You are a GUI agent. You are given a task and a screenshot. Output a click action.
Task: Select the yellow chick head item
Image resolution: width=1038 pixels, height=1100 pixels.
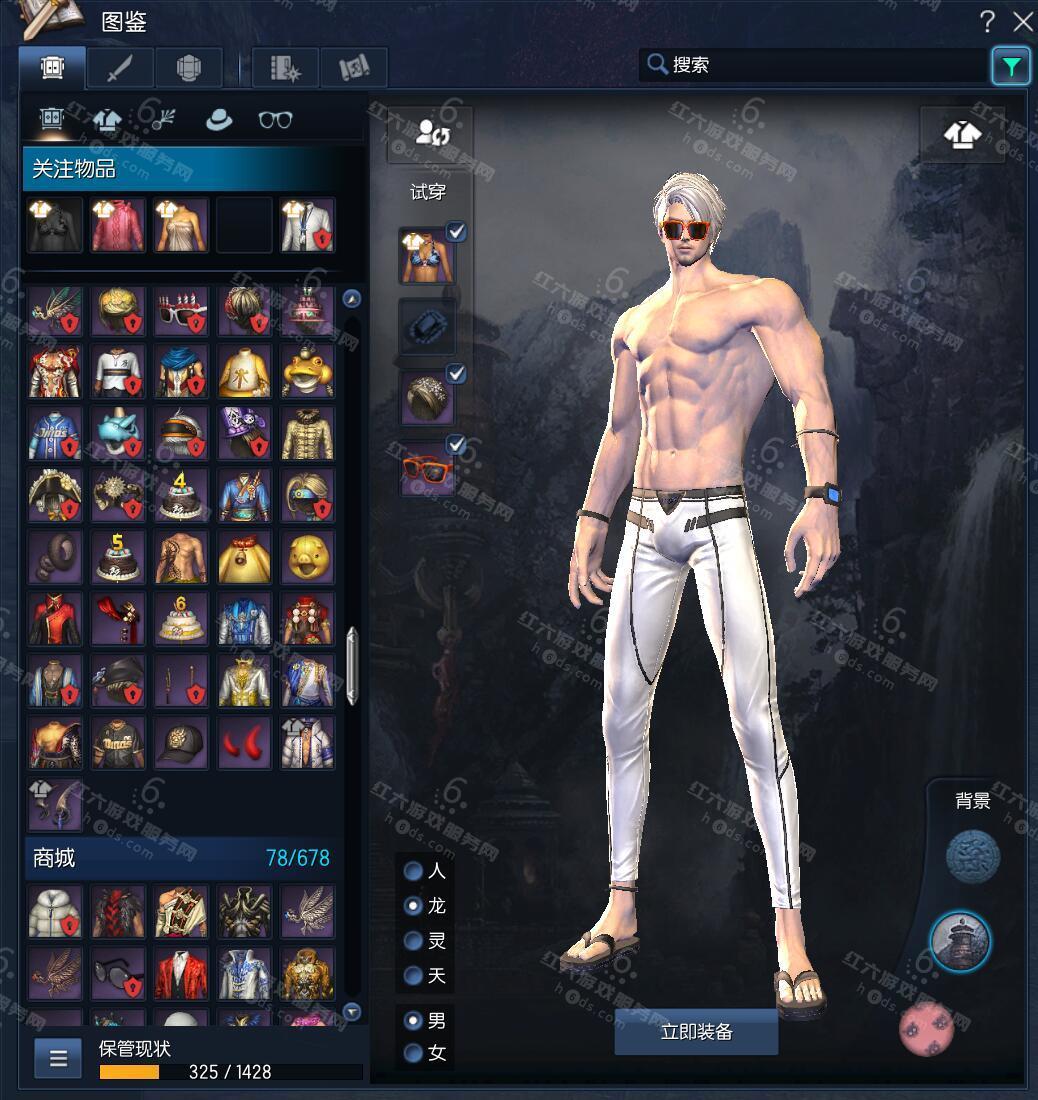306,557
